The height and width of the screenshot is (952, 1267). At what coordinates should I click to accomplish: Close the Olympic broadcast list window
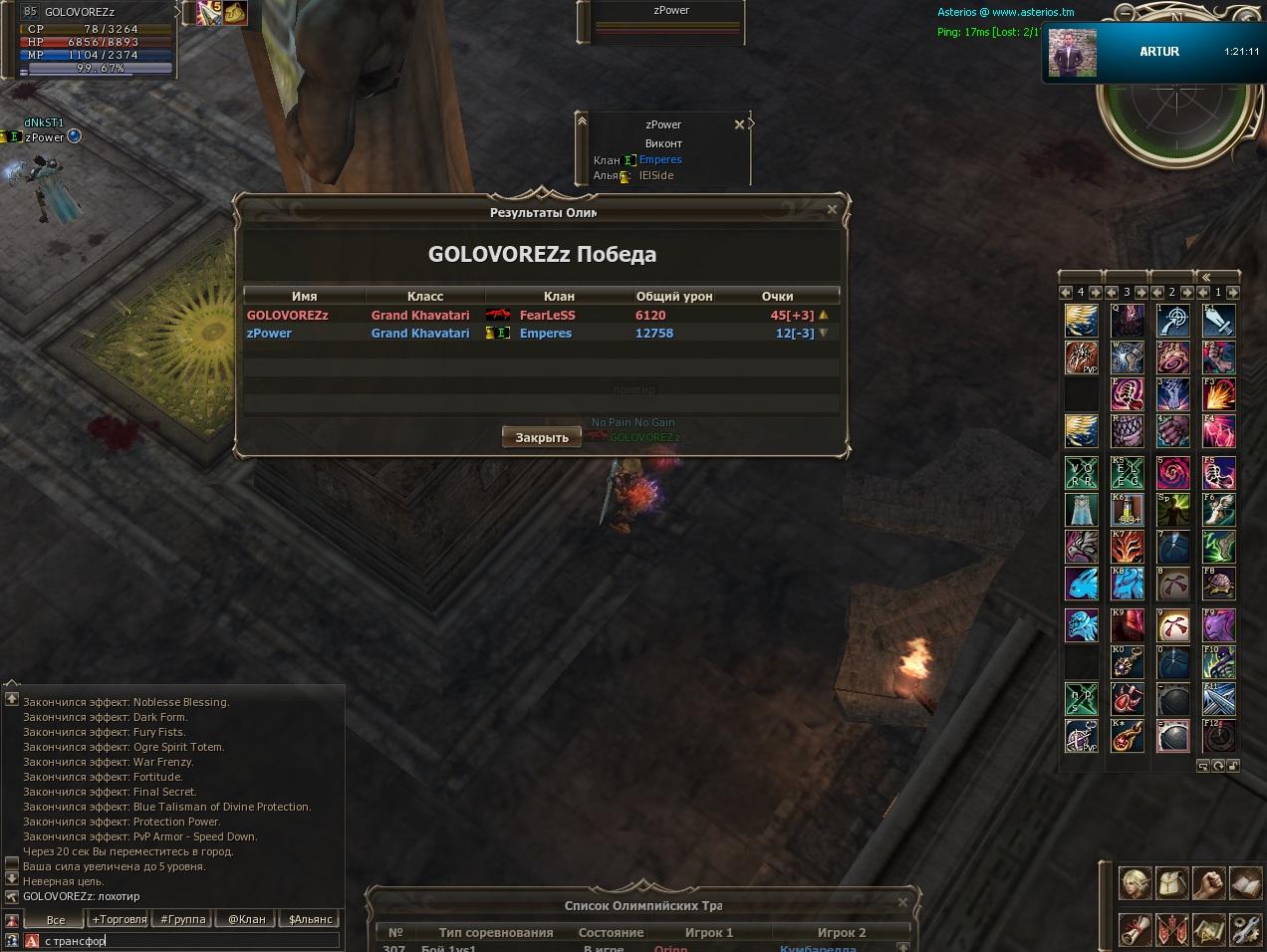pyautogui.click(x=902, y=902)
